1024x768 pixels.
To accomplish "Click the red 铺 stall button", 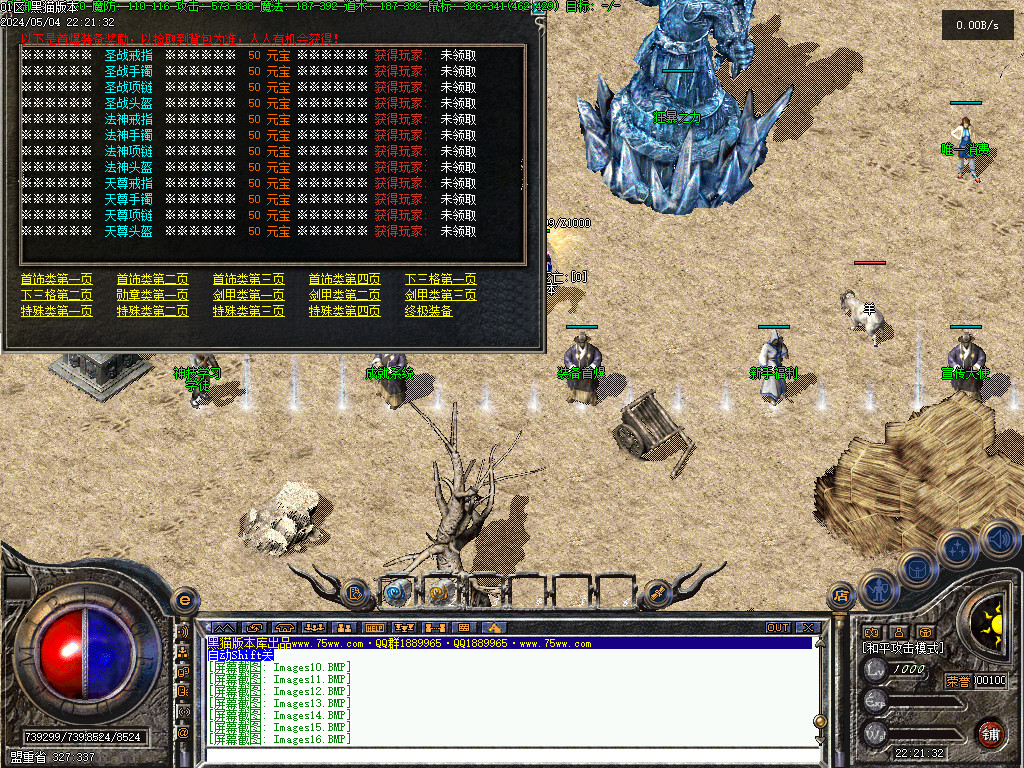I will point(990,733).
